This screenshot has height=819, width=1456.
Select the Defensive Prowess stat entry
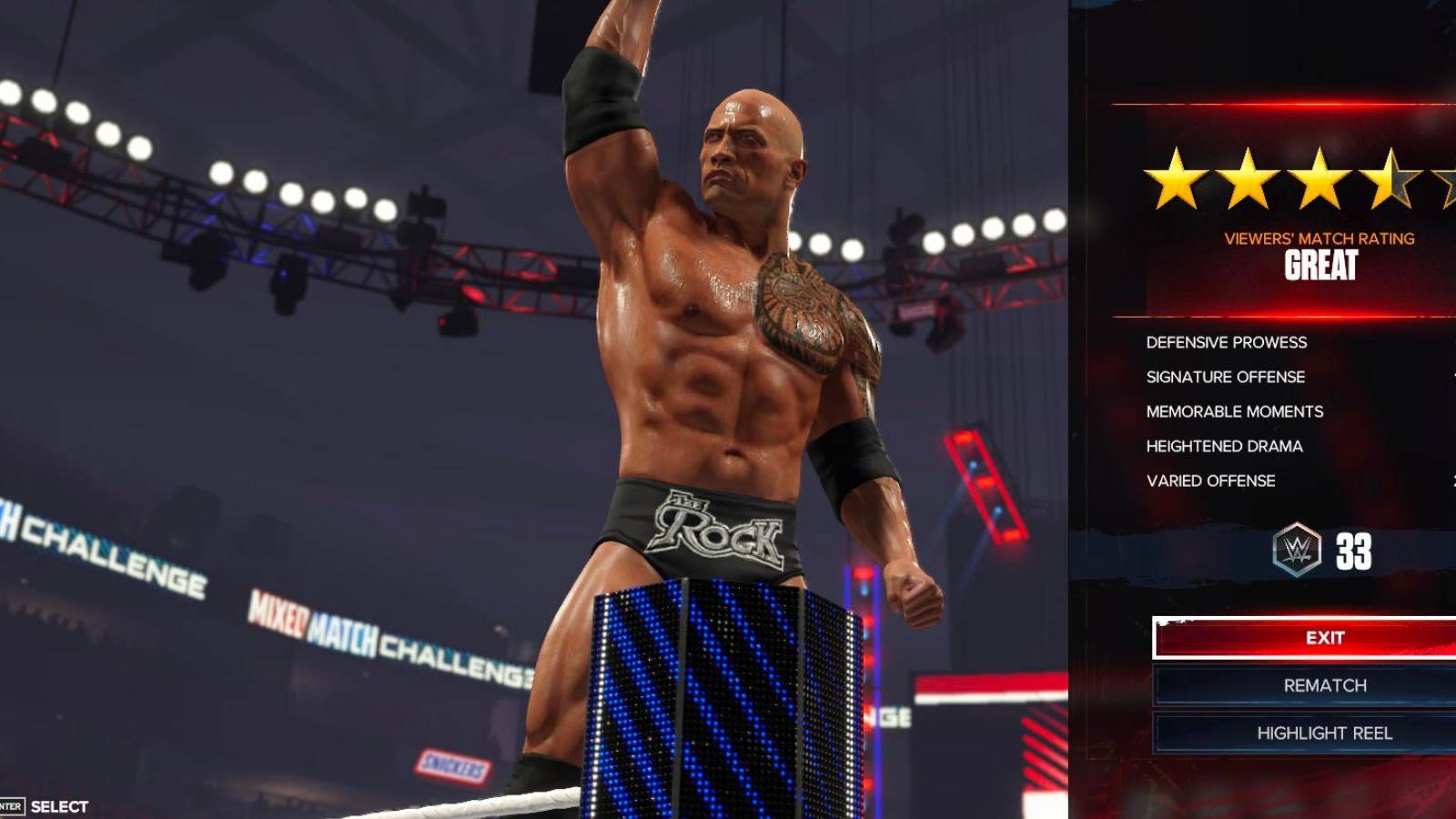(x=1225, y=342)
